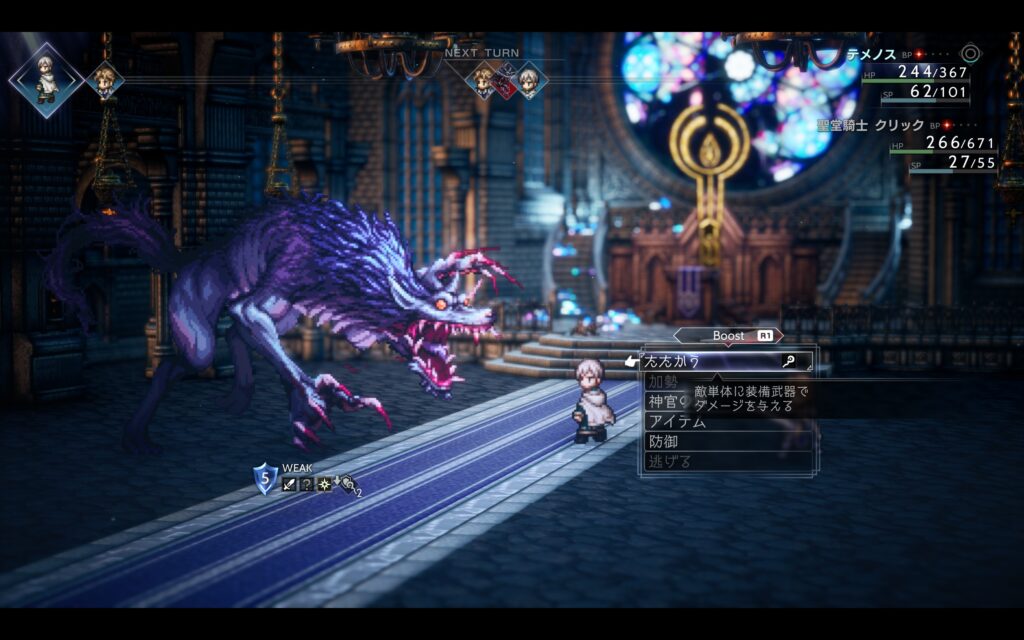This screenshot has height=640, width=1024.
Task: Select the small Crick turn-order portrait
Action: 105,80
